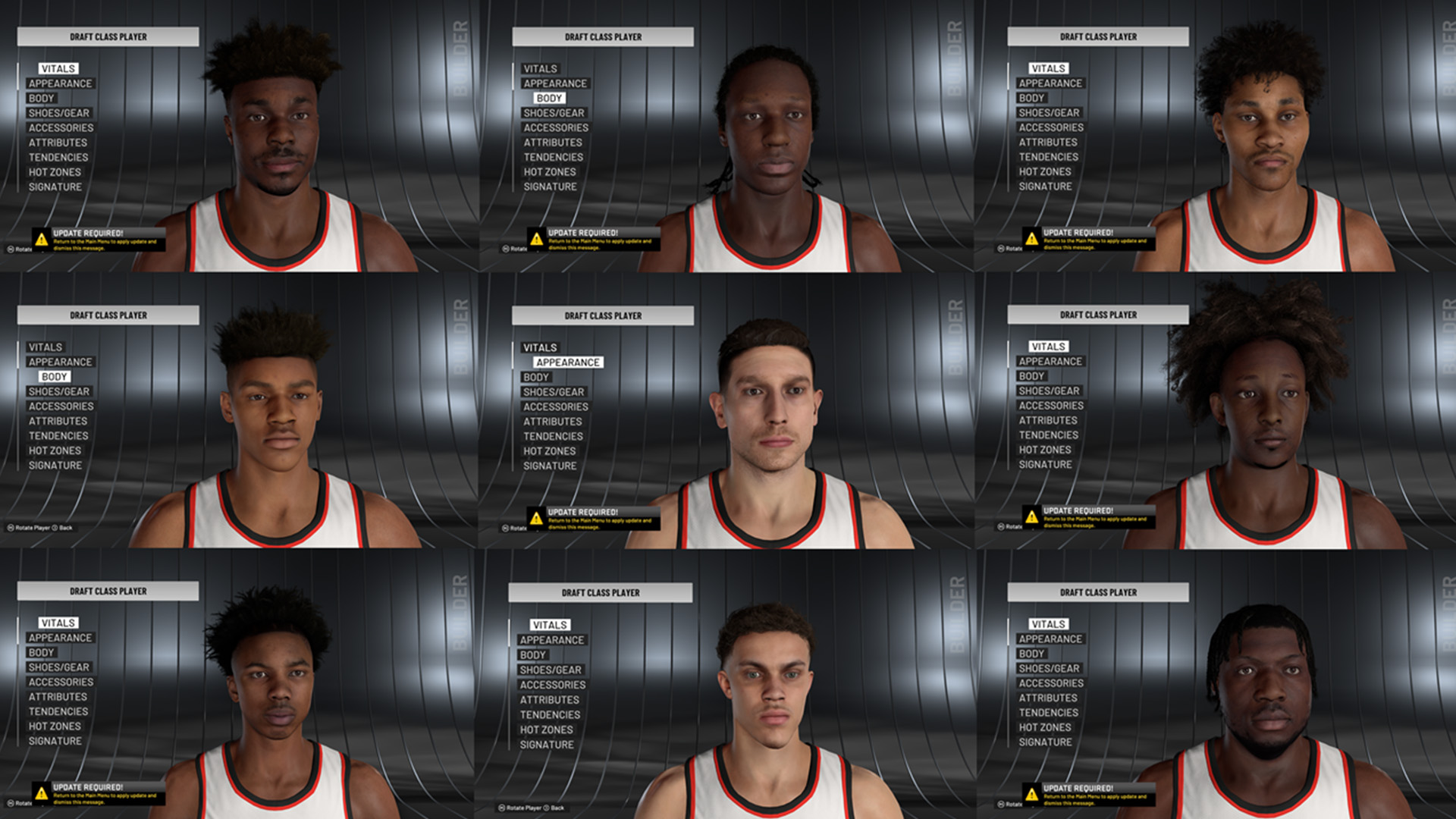Viewport: 1456px width, 819px height.
Task: Click the UPDATE REQUIRED warning triangle in top-left panel
Action: point(39,240)
